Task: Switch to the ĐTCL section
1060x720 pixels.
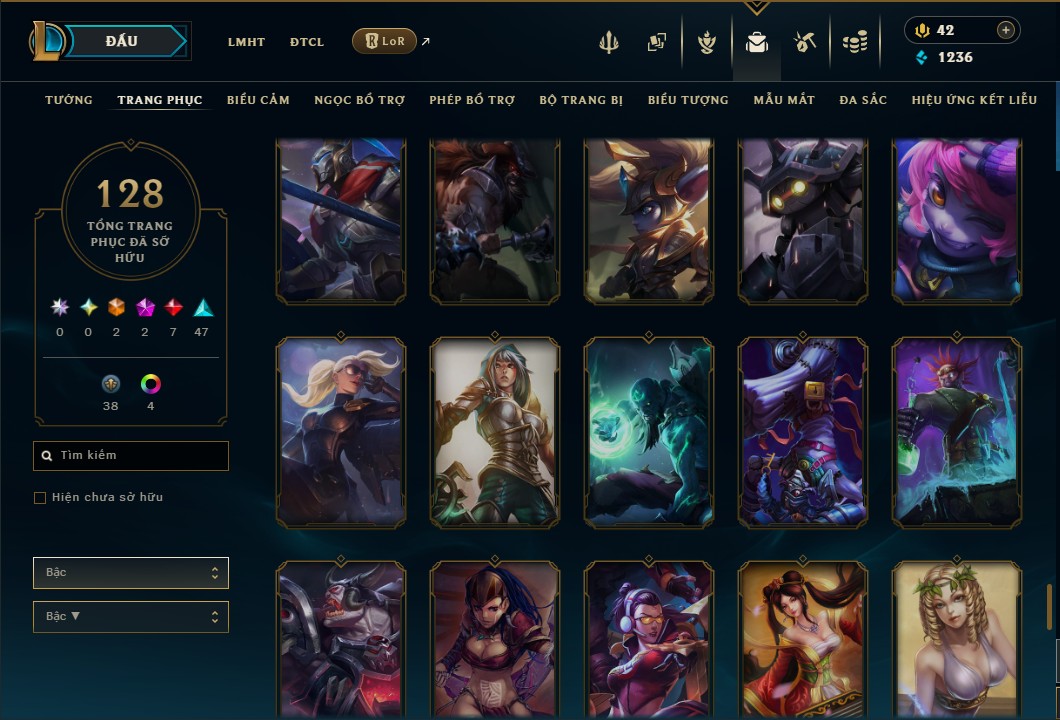Action: [x=307, y=42]
